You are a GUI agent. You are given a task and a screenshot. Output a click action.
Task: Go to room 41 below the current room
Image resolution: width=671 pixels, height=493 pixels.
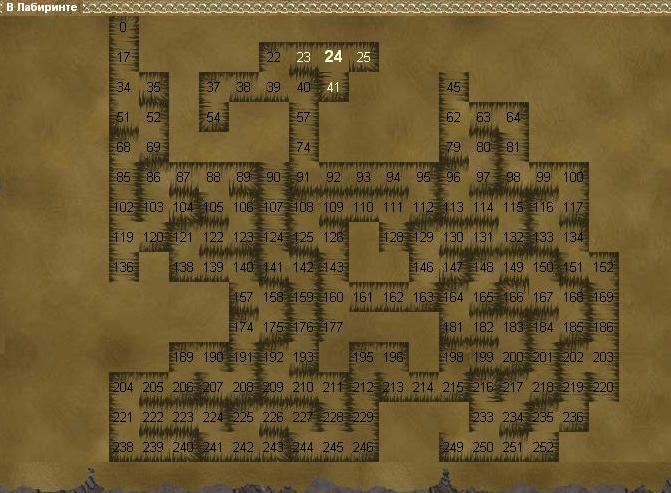coord(333,87)
